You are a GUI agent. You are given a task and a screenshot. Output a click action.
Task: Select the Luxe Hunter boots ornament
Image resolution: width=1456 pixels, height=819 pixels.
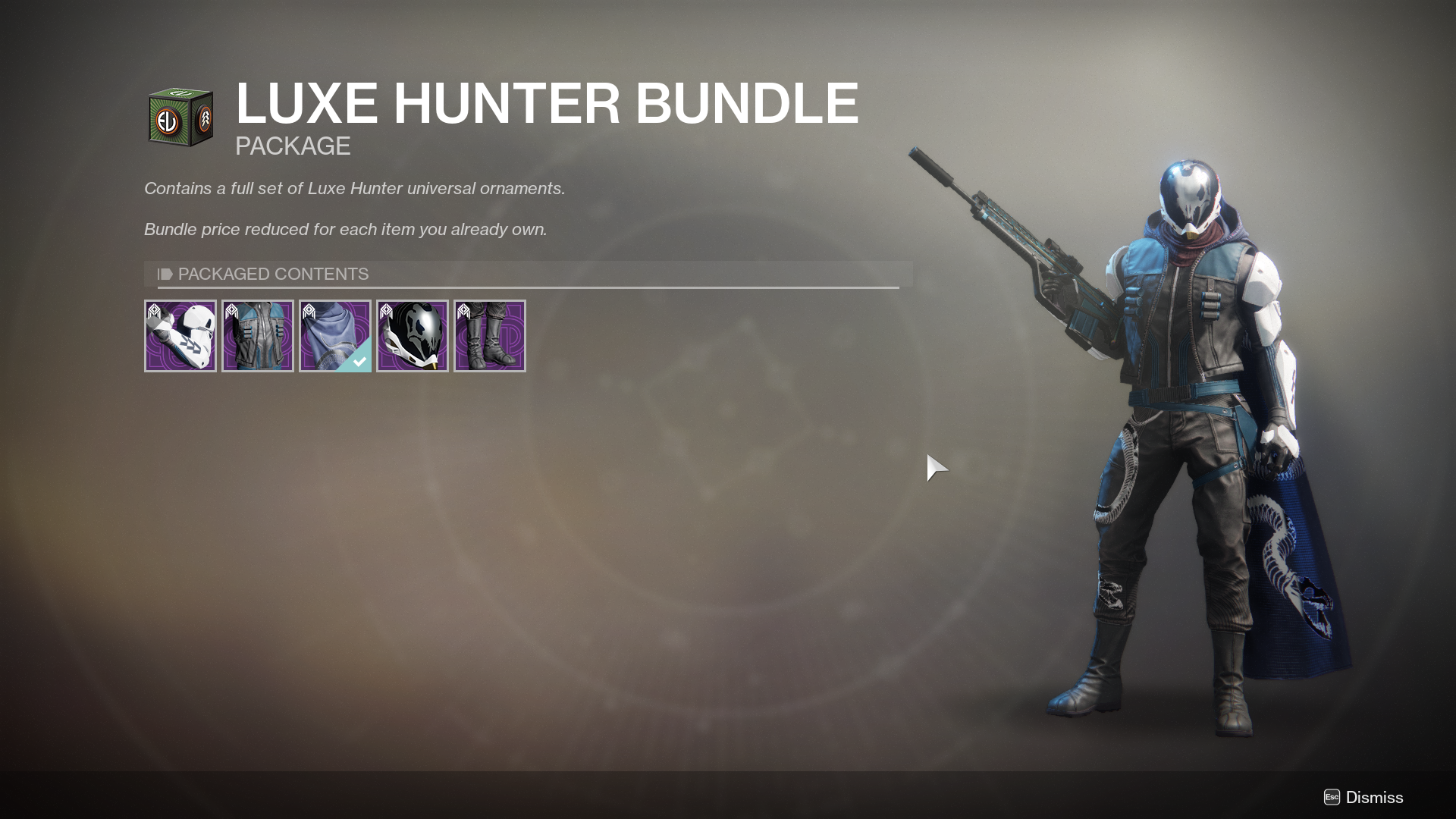point(490,336)
